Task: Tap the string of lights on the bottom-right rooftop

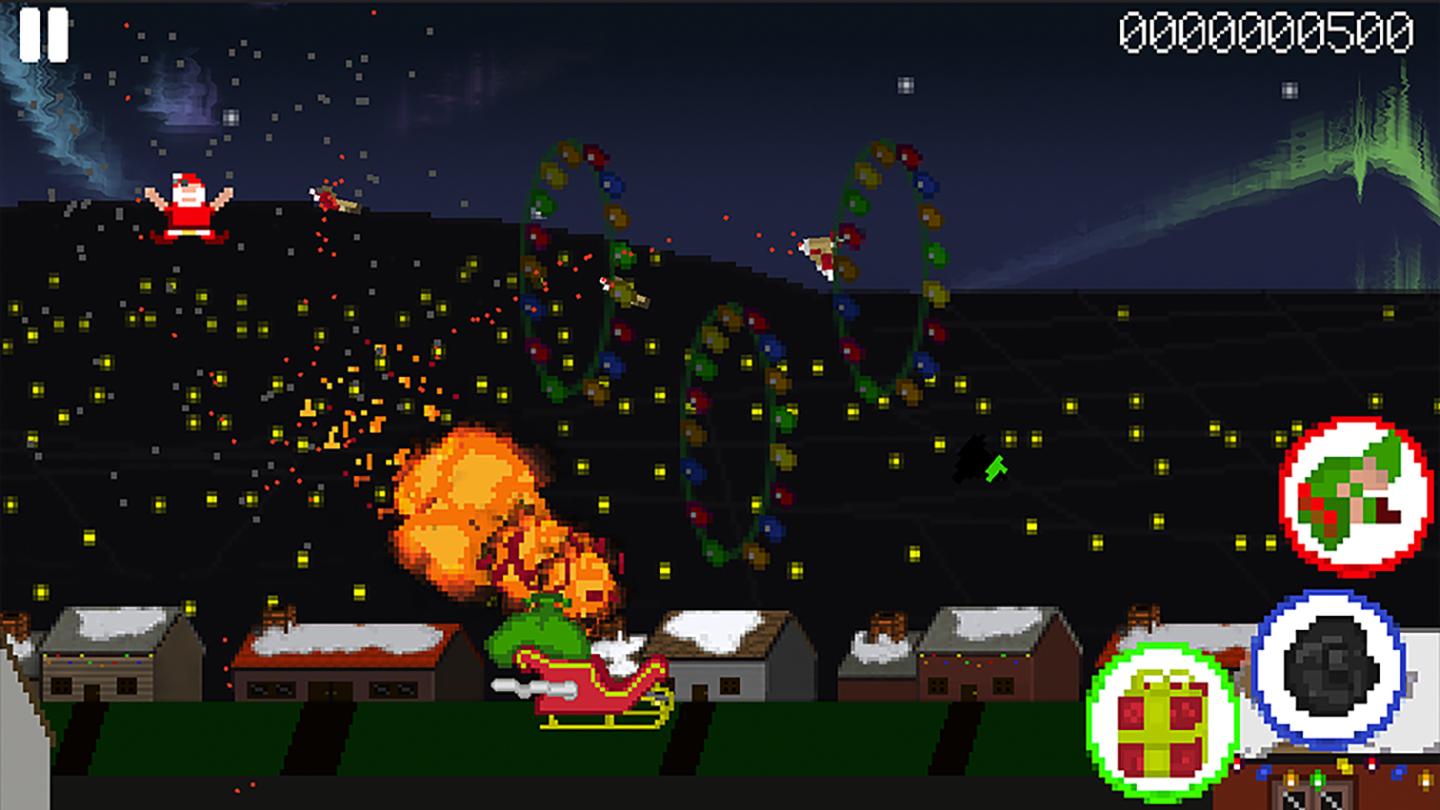Action: click(1330, 770)
